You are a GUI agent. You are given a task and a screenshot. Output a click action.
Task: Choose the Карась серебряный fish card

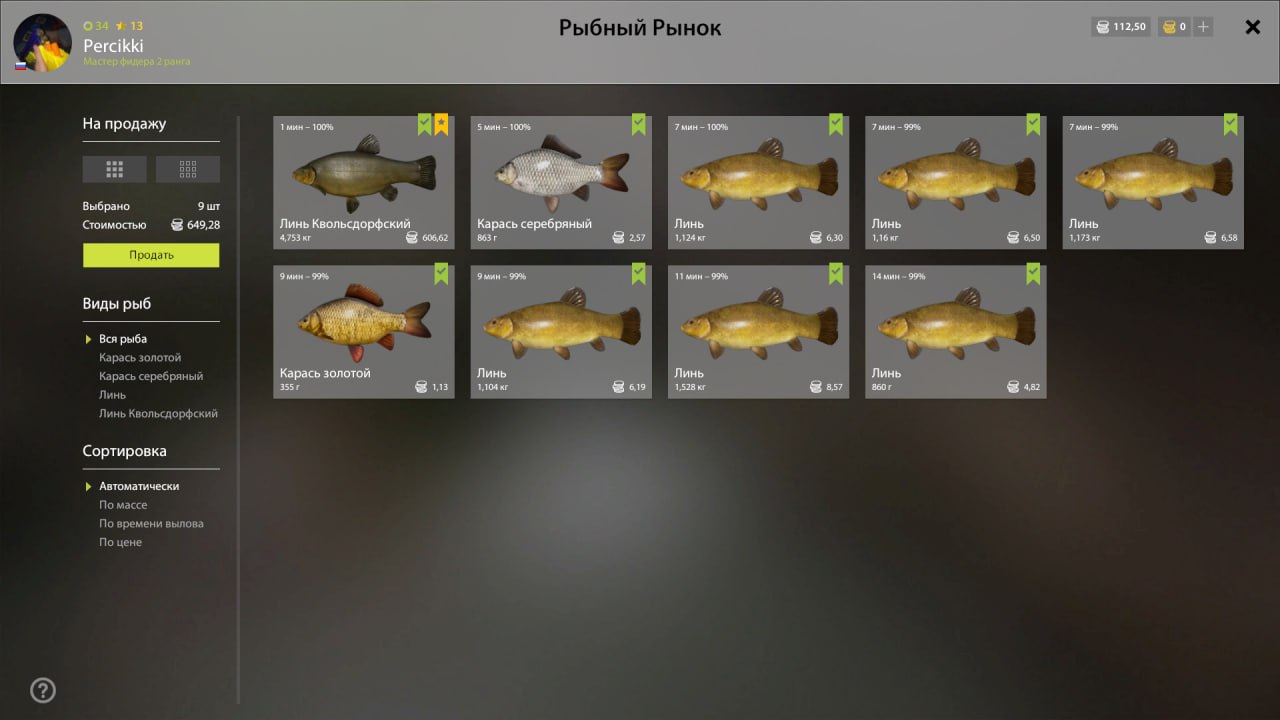point(560,182)
